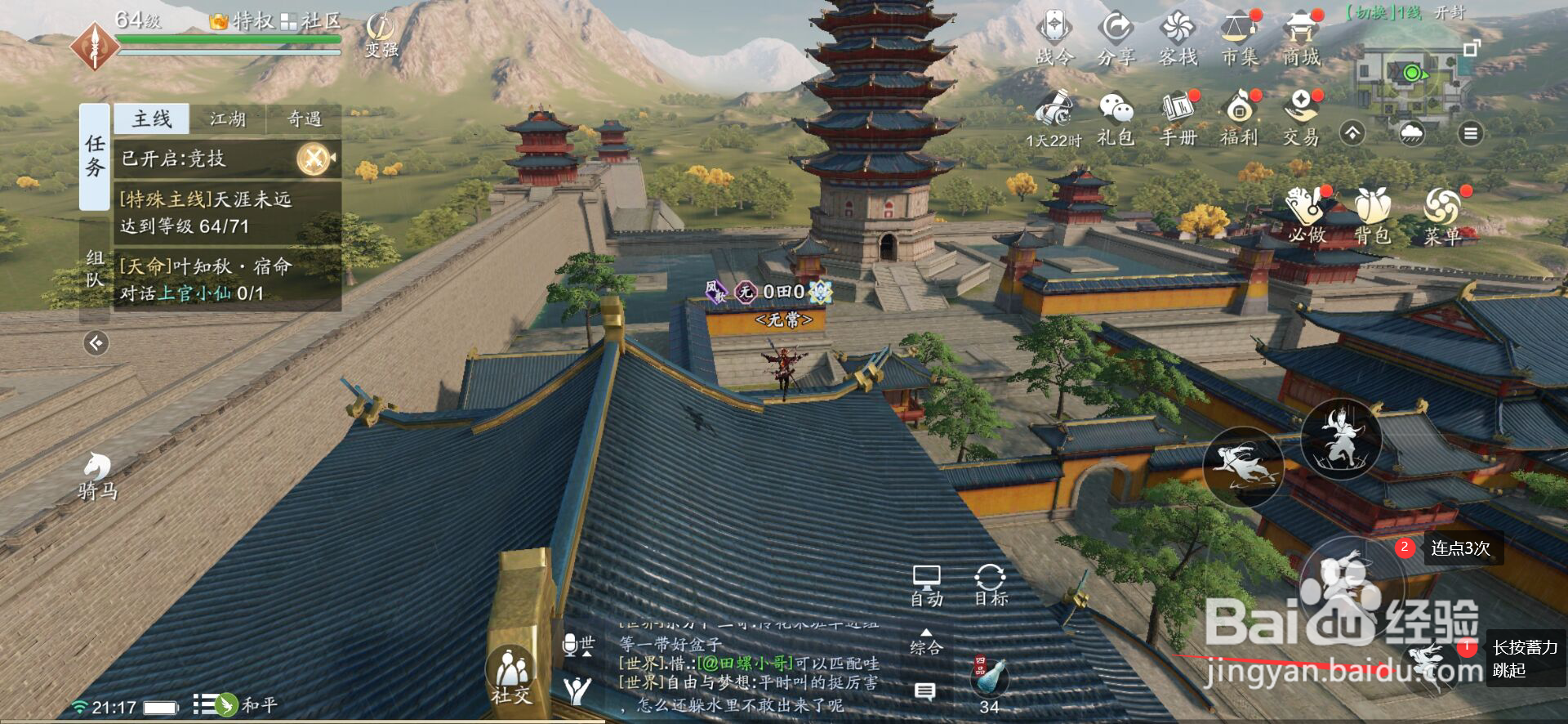Open the 菜单 menu icon
Screen dimensions: 1568x724
[1442, 215]
